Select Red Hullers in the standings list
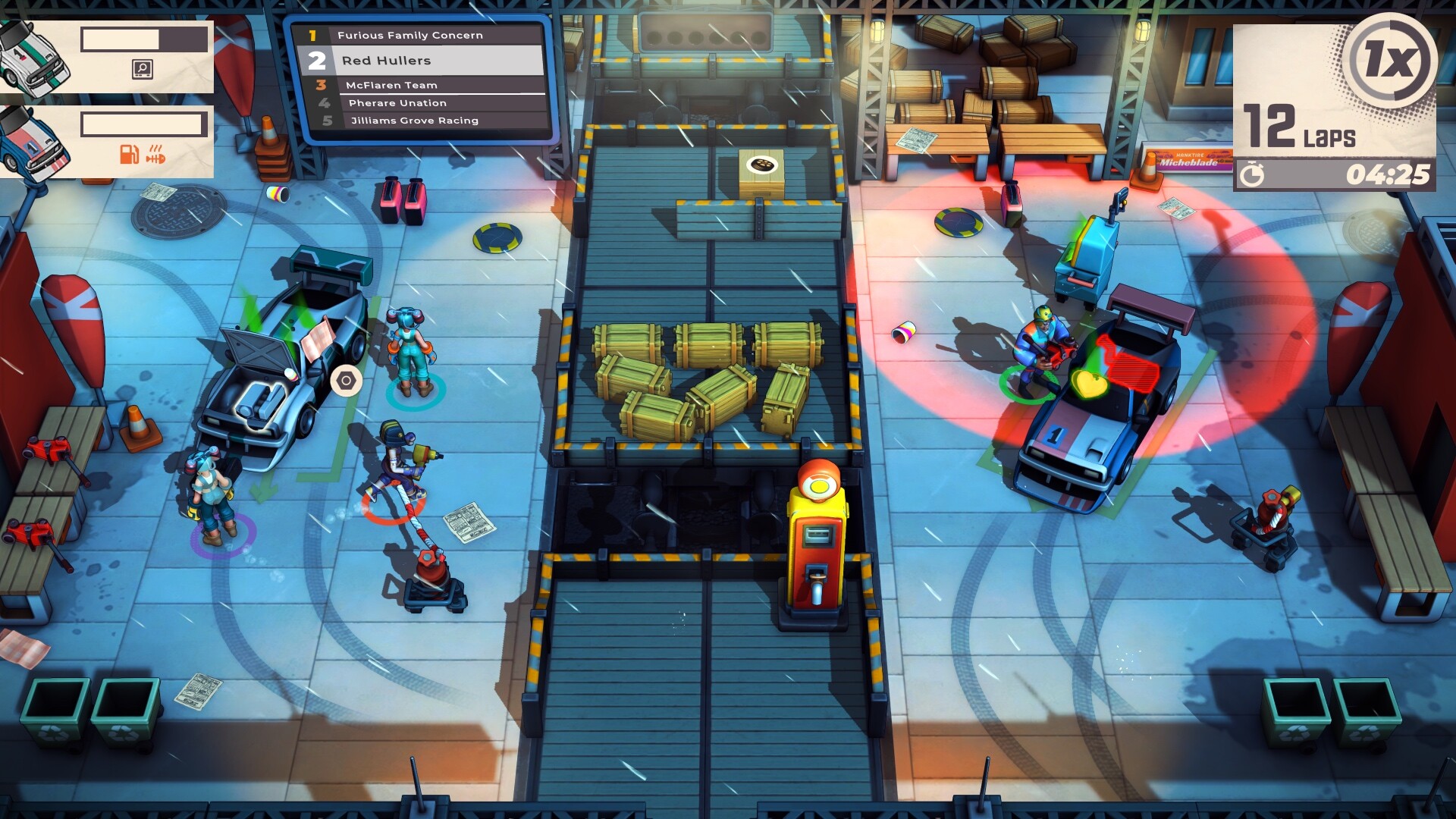Screen dimensions: 1456x819 (387, 60)
